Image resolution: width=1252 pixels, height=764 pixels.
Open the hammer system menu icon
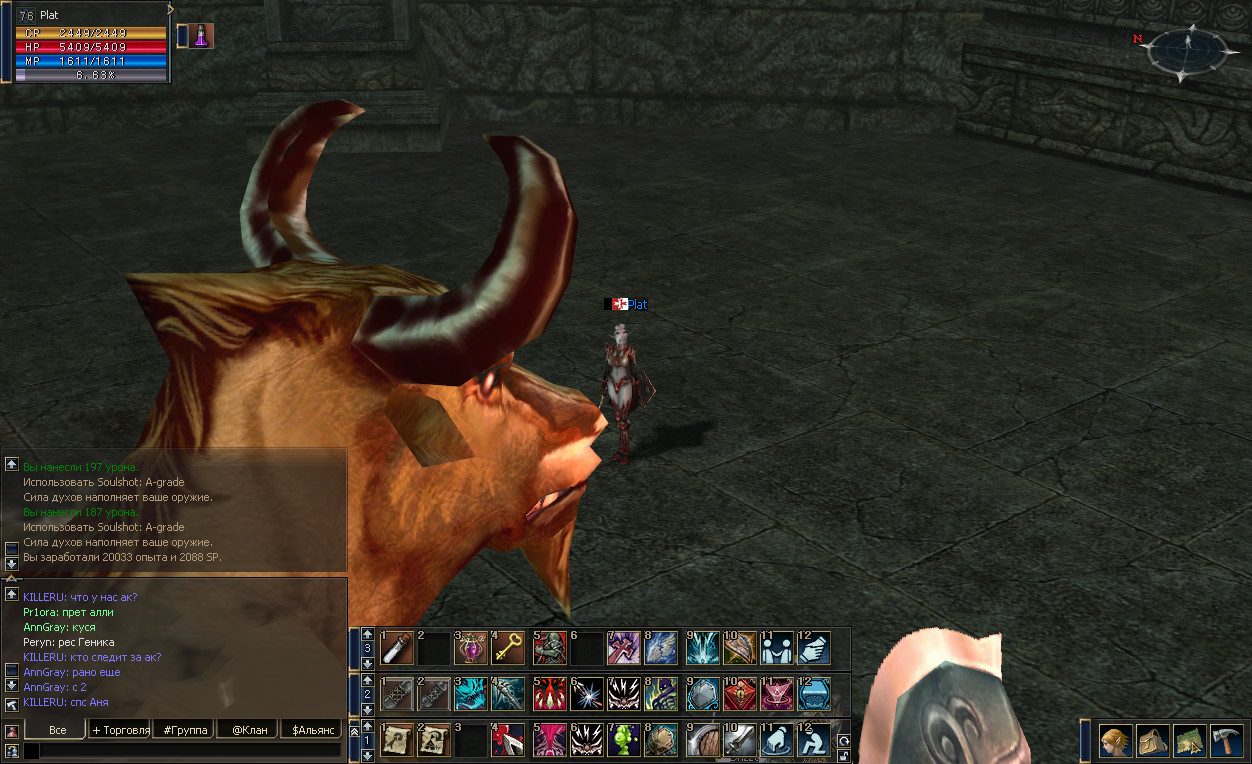tap(1225, 741)
